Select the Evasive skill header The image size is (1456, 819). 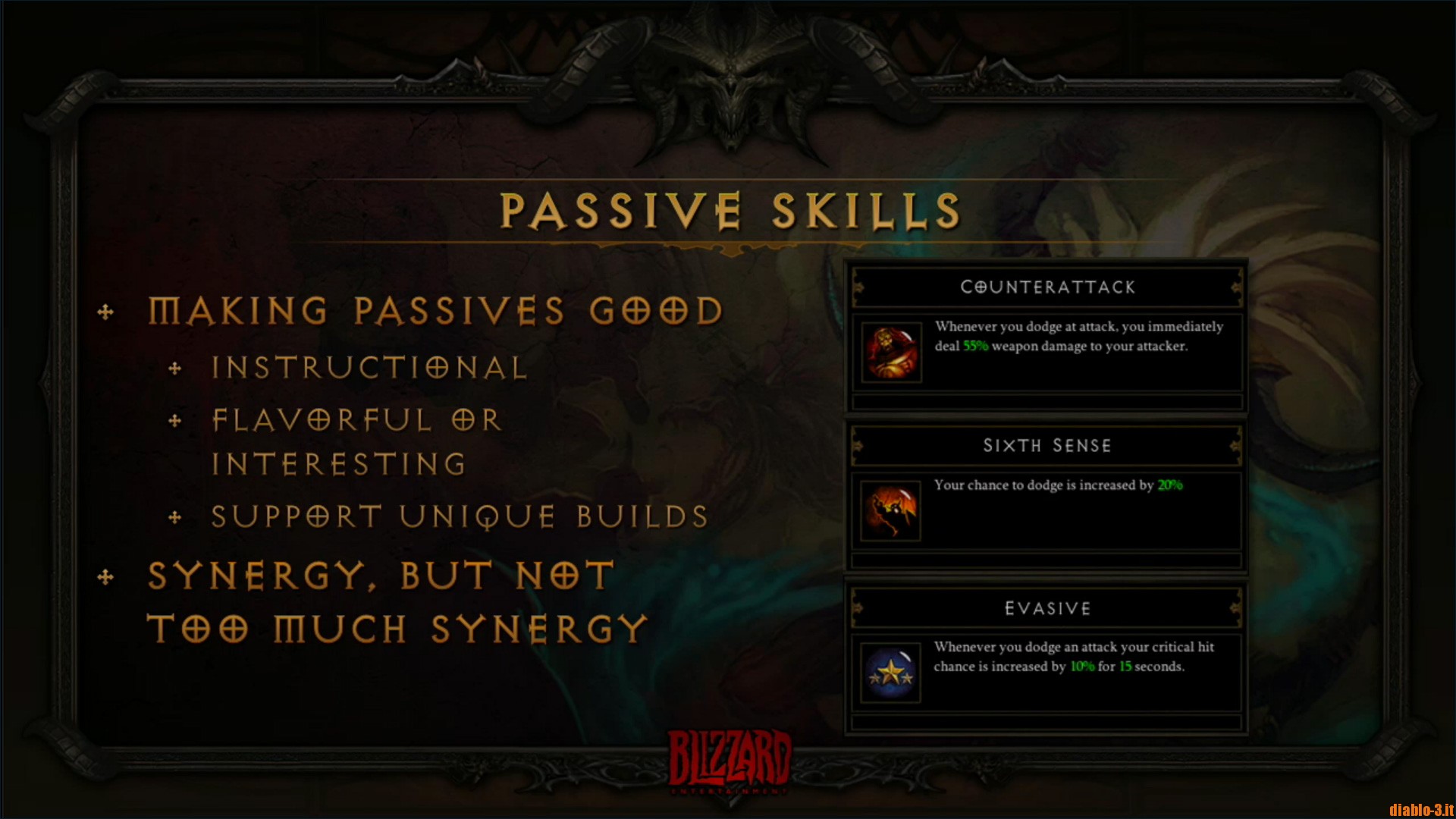pos(1047,608)
